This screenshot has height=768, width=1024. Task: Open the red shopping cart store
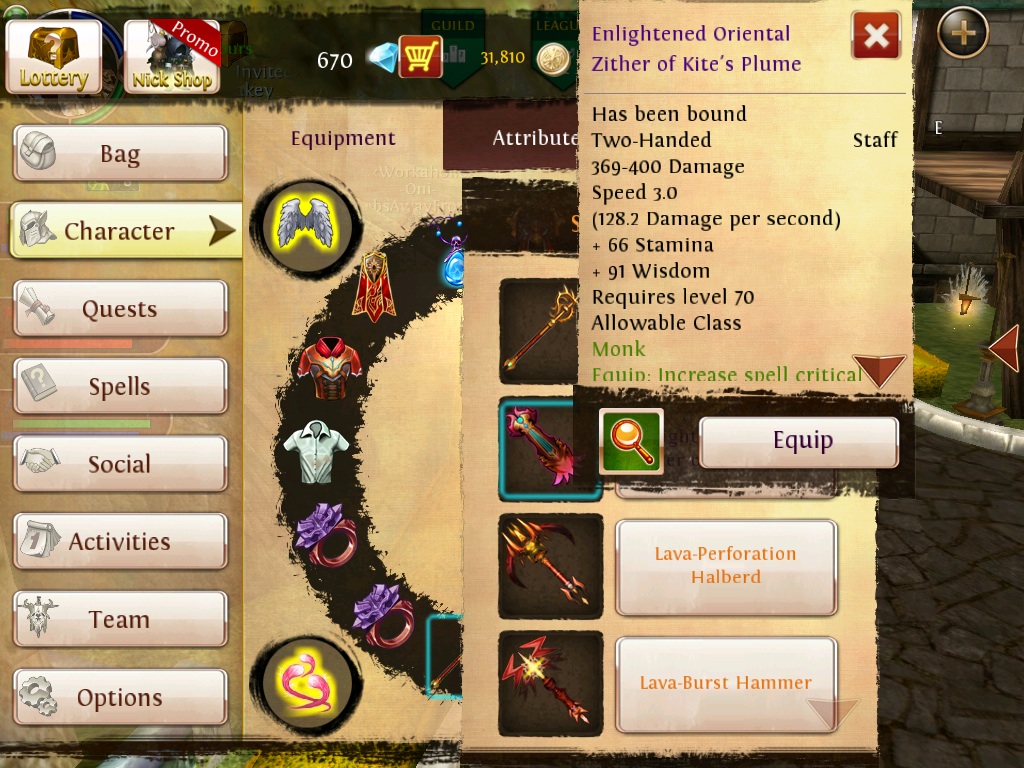point(420,57)
